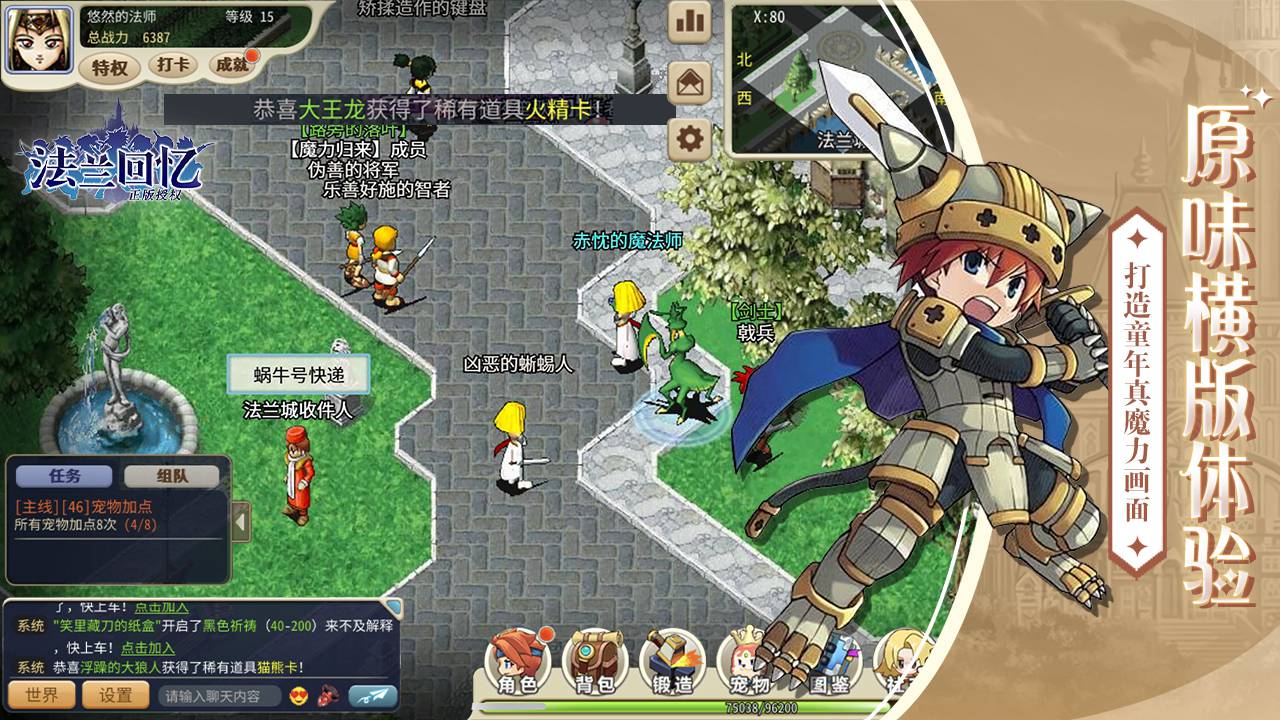Collapse the quest panel with the arrow

[x=241, y=520]
